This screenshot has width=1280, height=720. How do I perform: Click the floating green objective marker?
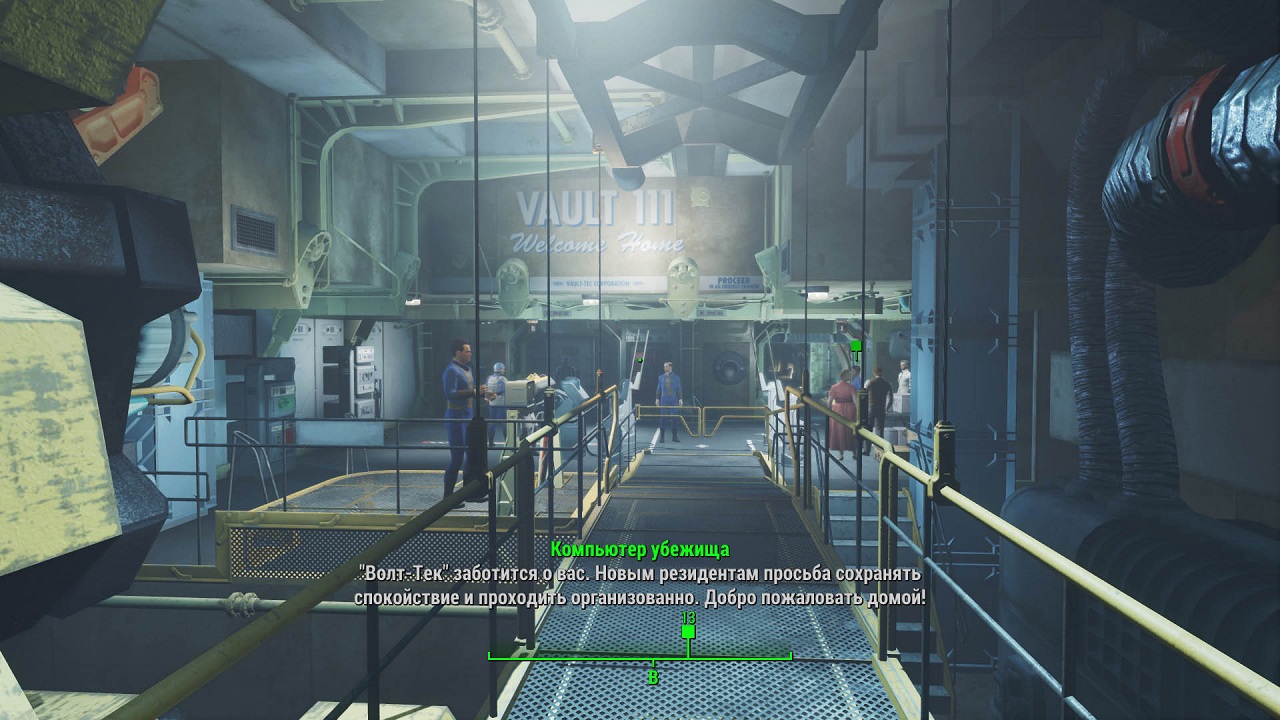click(856, 346)
